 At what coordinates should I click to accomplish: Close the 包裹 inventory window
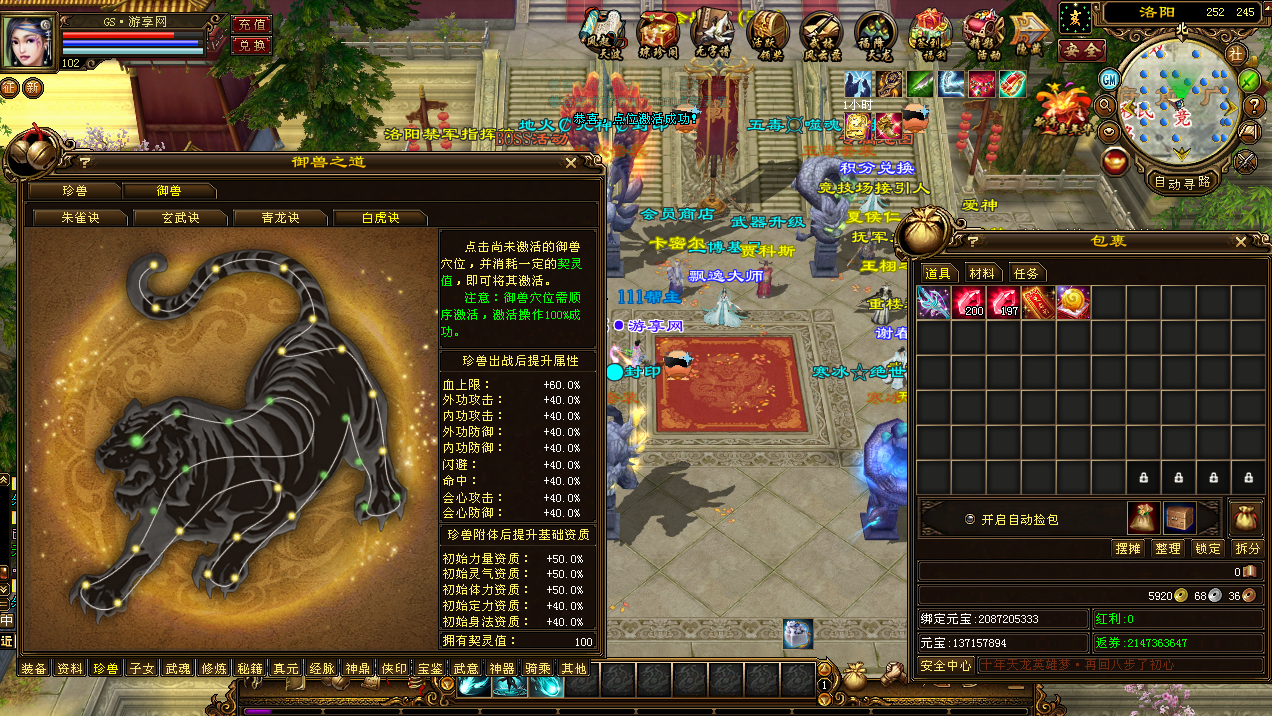[1241, 242]
